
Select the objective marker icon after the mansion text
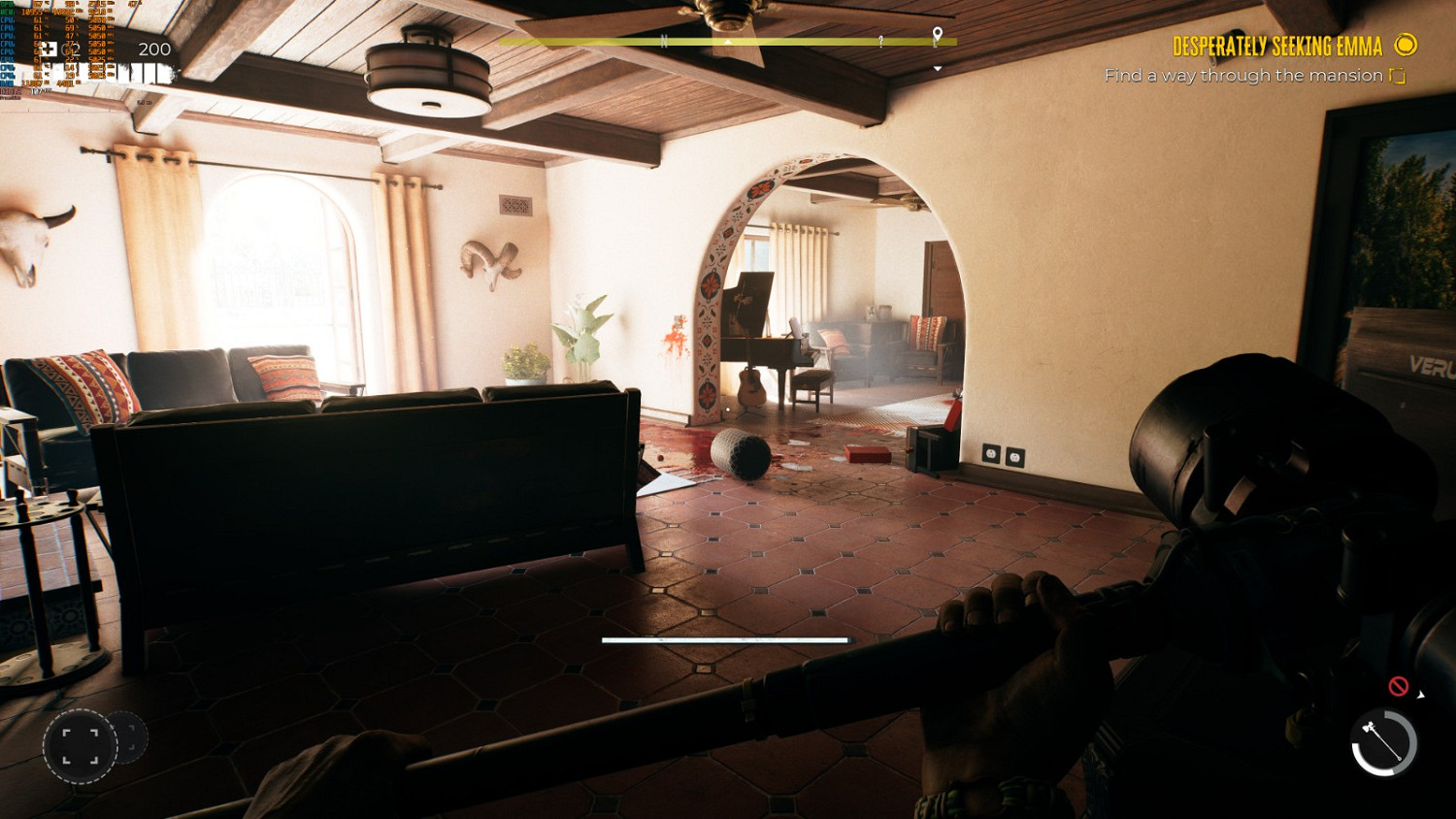(1398, 75)
